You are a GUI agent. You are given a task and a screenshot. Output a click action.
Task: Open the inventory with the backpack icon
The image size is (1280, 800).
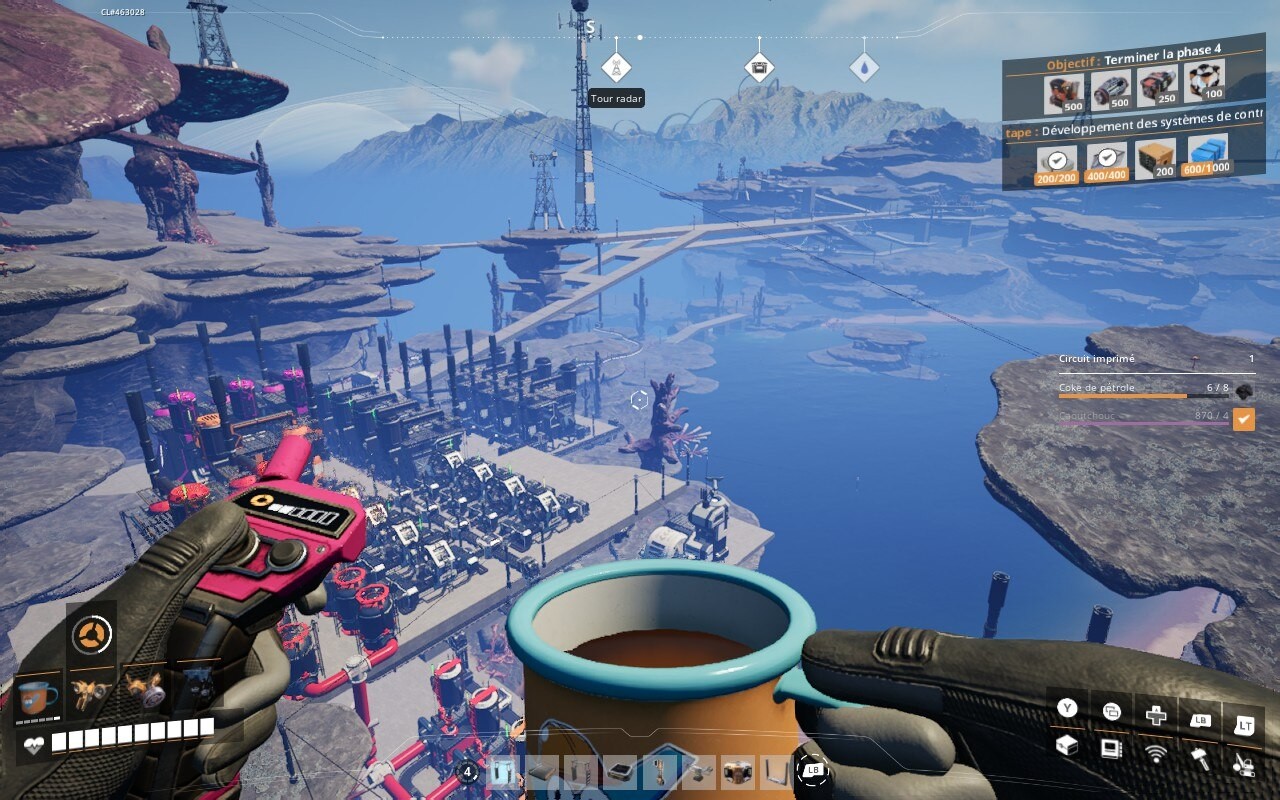tap(1066, 744)
